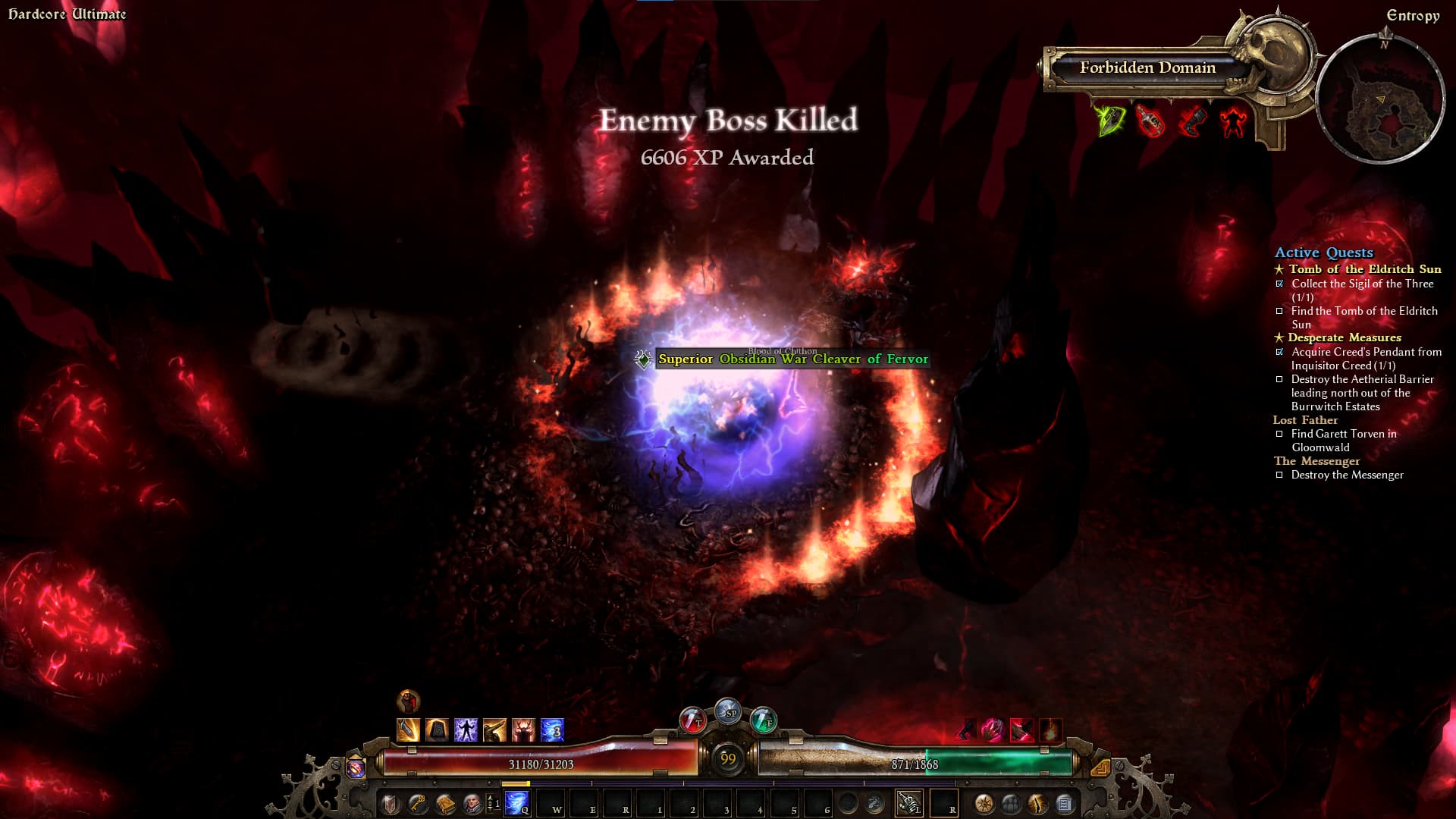Use the green energy potion button
1456x819 pixels.
click(x=763, y=720)
